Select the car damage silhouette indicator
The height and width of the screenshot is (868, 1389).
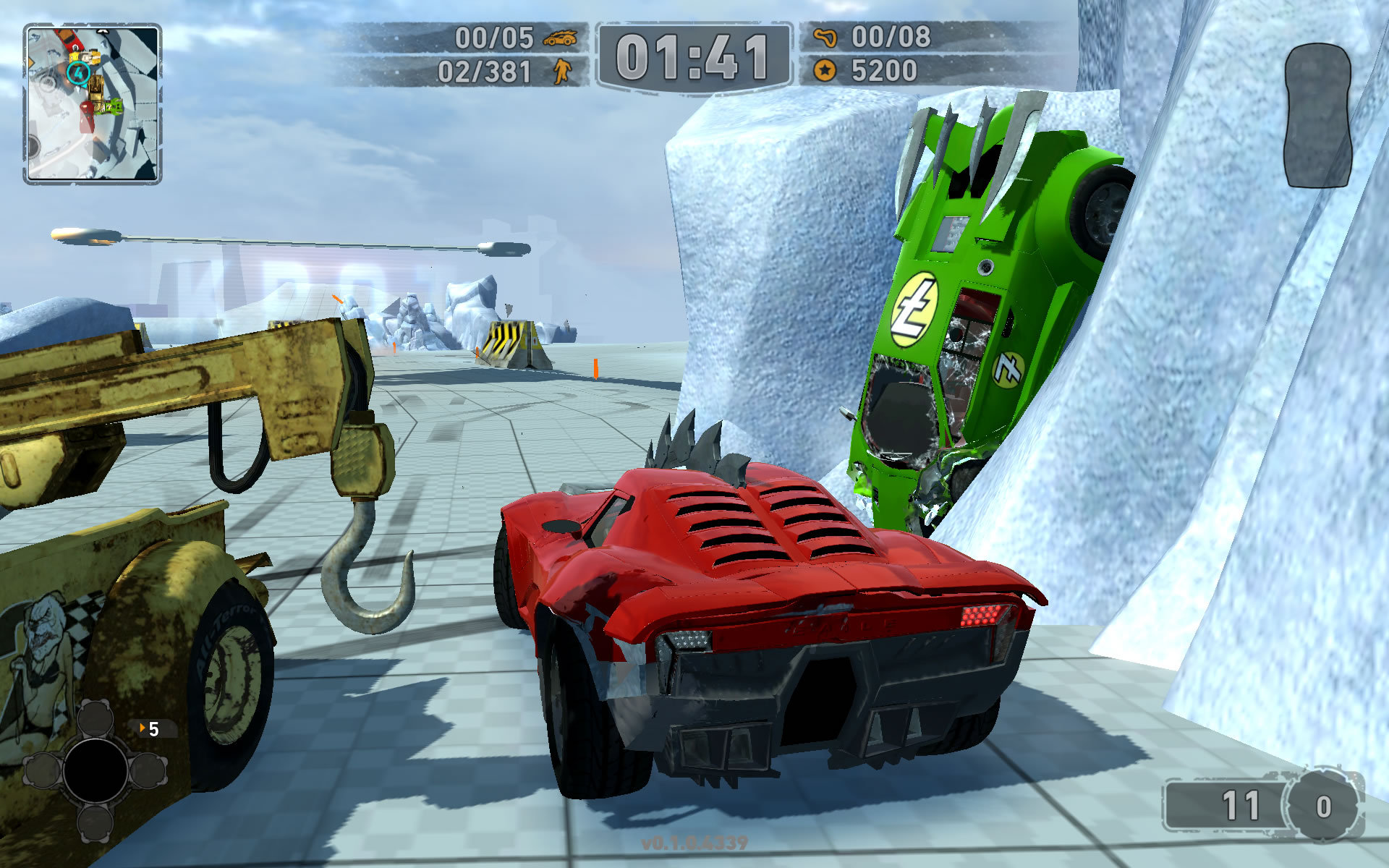click(x=1317, y=116)
